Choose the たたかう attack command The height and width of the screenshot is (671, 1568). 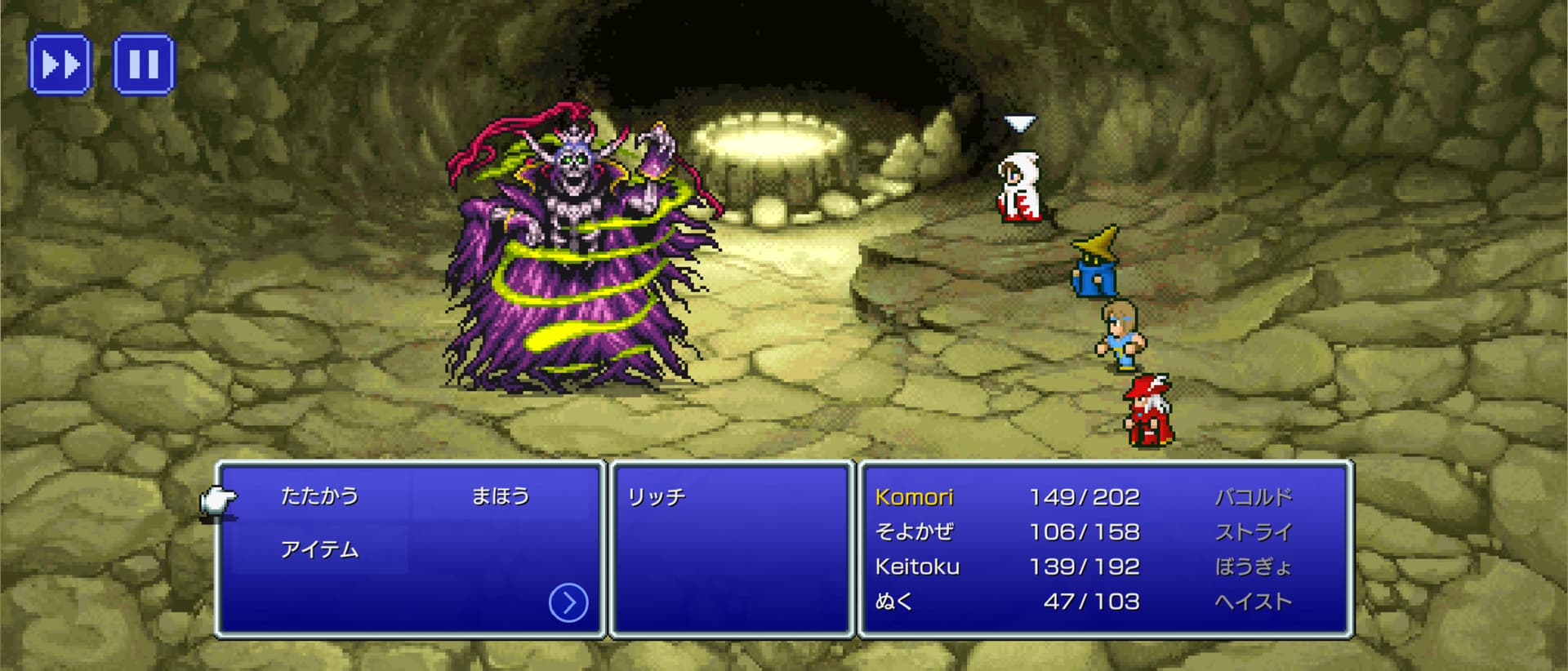319,496
